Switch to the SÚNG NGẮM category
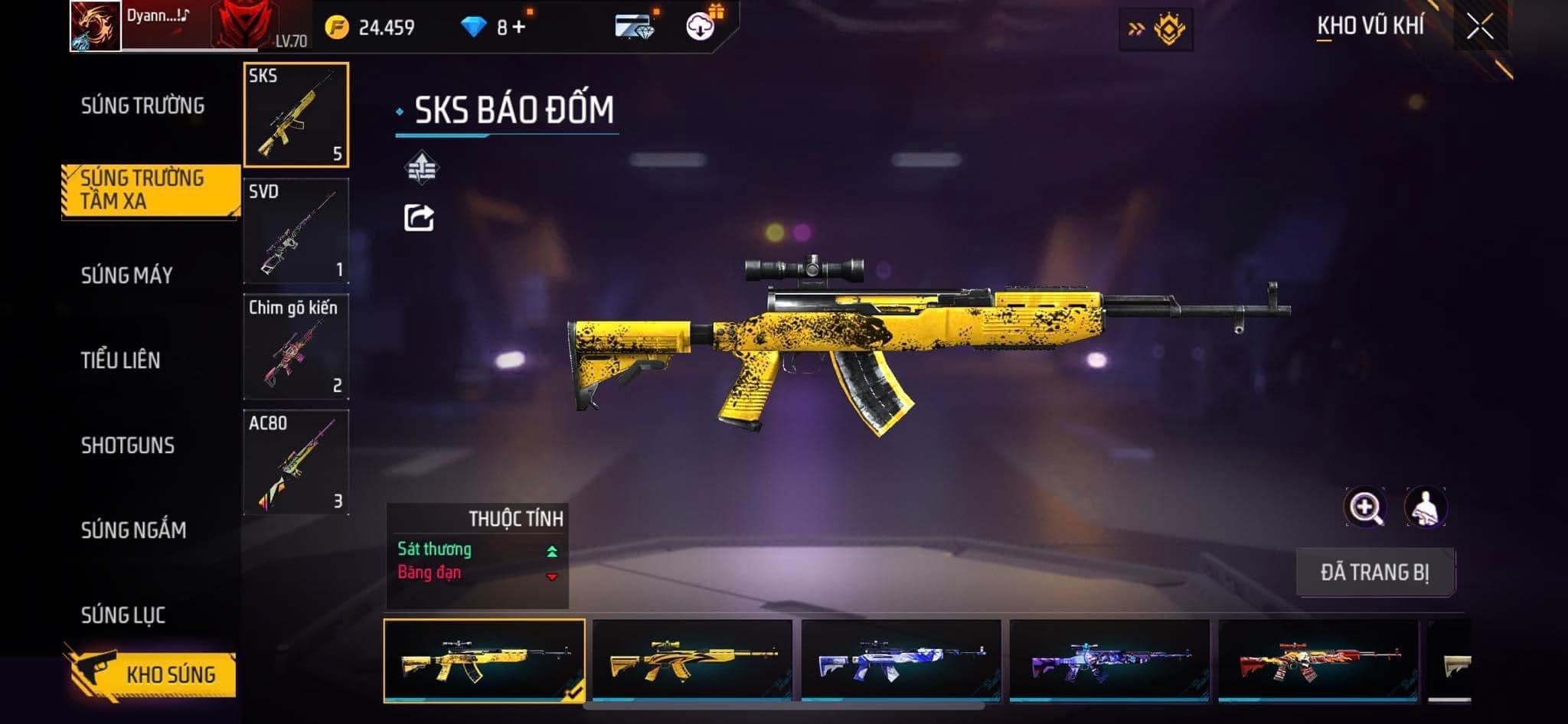Viewport: 1568px width, 724px height. tap(133, 530)
